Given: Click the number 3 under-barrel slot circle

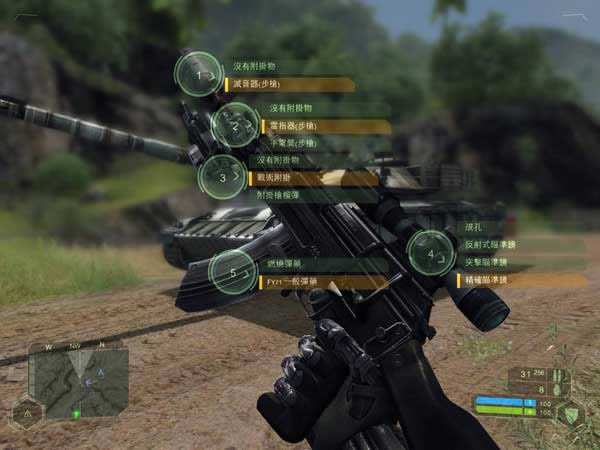Looking at the screenshot, I should pyautogui.click(x=224, y=178).
